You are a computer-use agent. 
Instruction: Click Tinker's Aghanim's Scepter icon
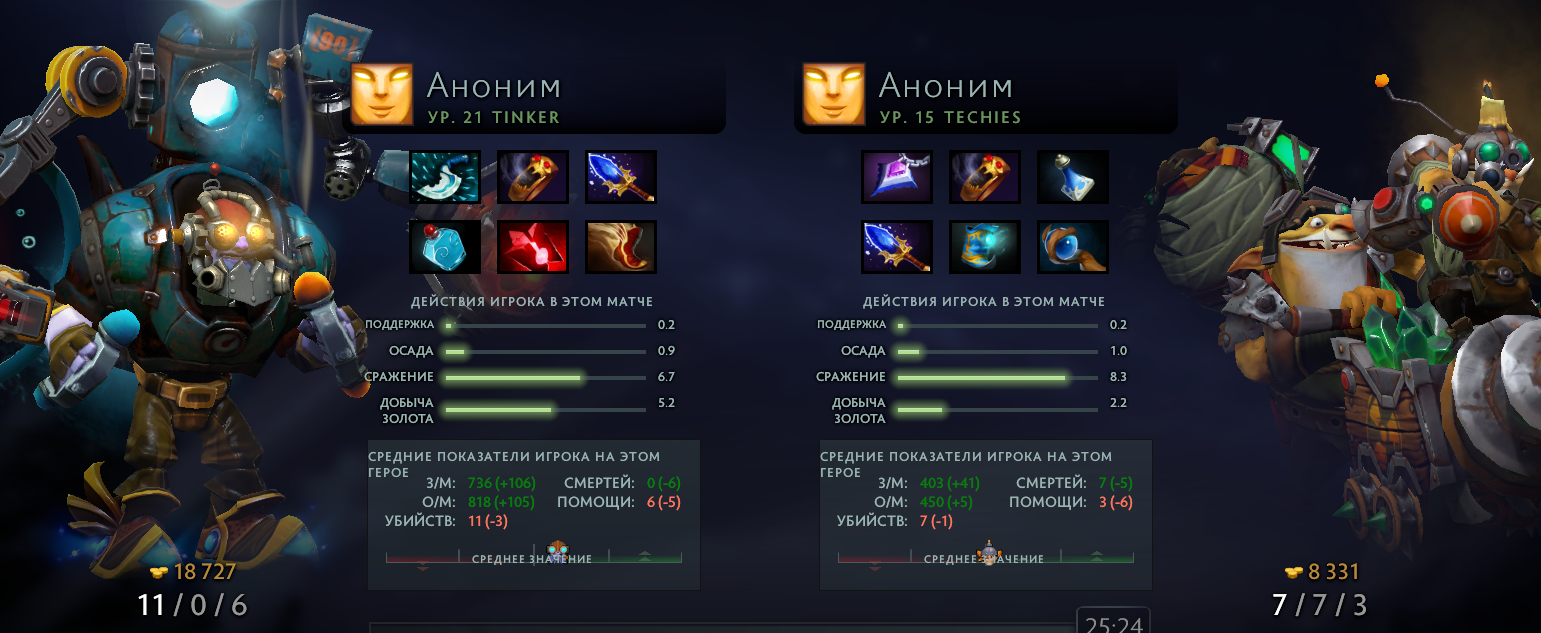pos(621,177)
